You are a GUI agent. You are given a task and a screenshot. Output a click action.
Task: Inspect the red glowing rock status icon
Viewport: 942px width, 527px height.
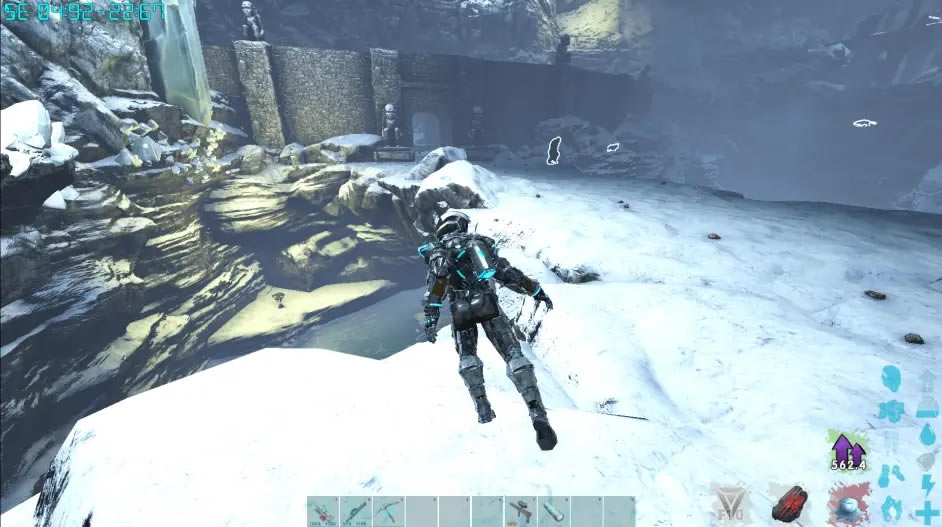coord(789,503)
